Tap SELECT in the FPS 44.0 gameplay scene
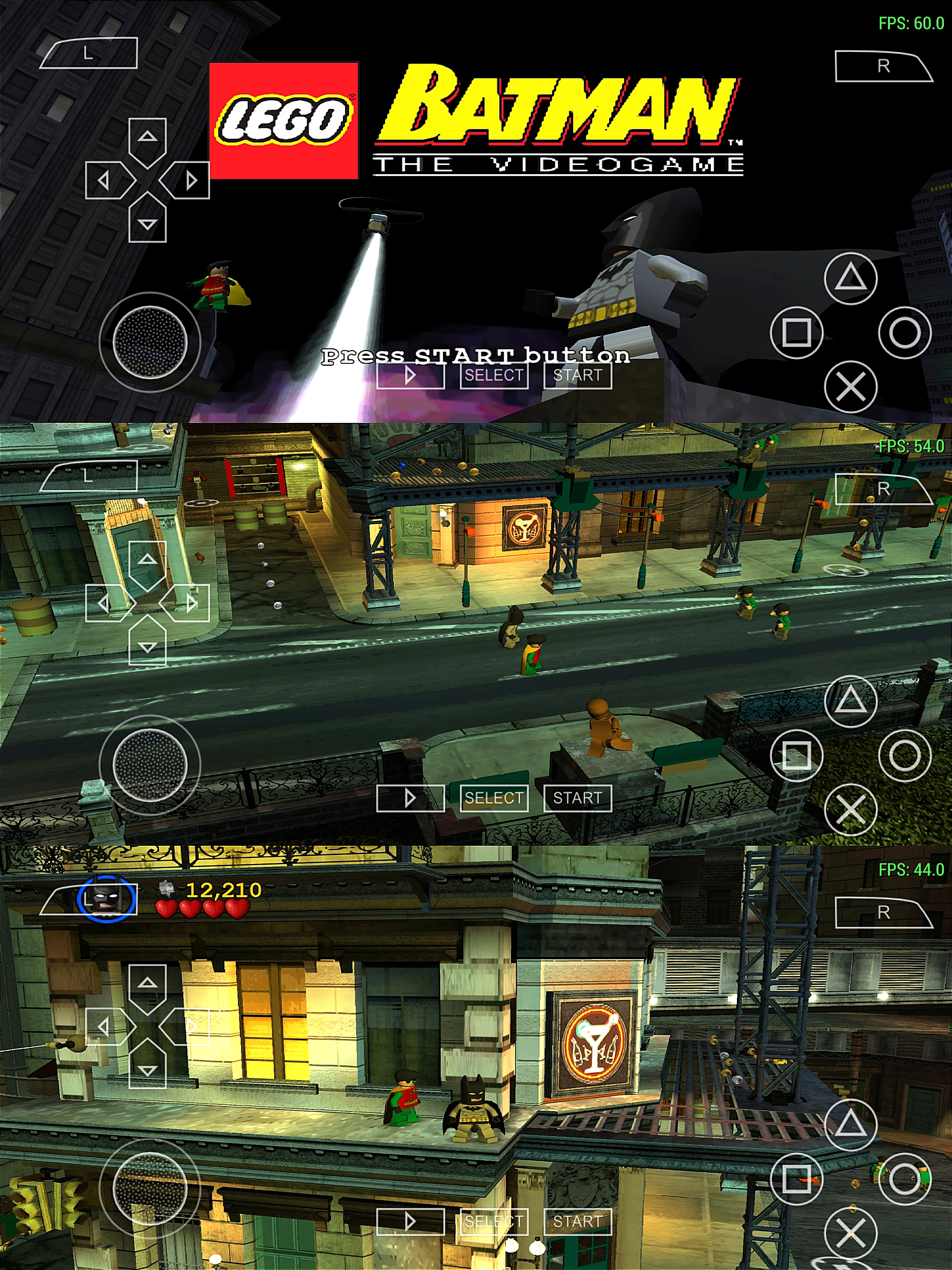 [494, 1221]
